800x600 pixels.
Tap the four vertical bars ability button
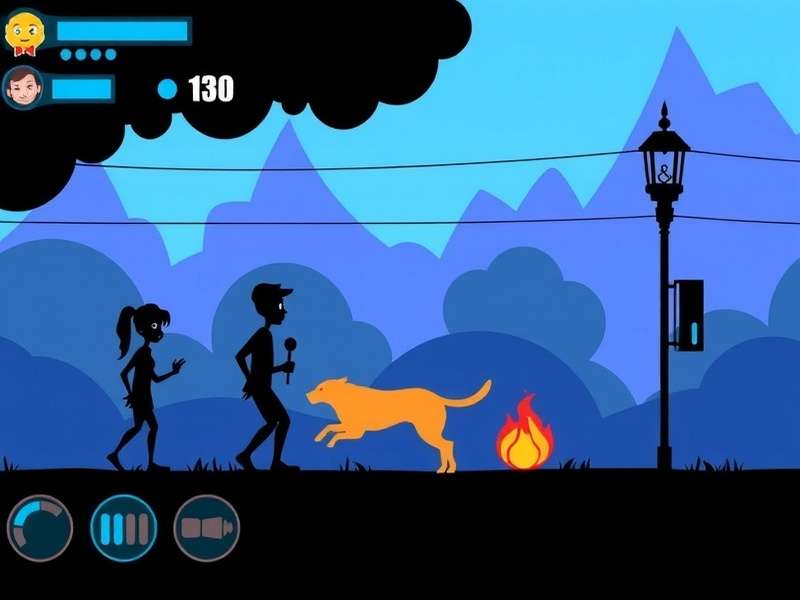tap(124, 528)
